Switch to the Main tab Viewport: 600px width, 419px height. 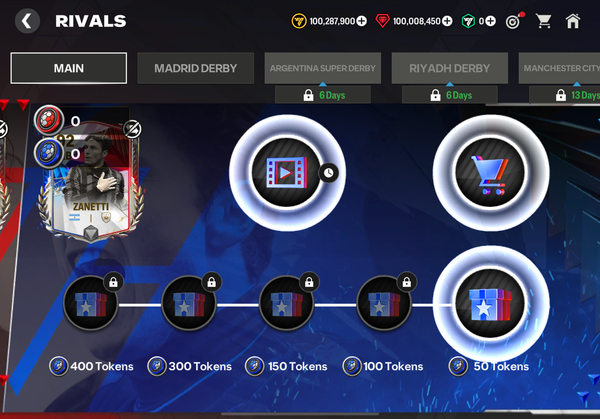[69, 68]
